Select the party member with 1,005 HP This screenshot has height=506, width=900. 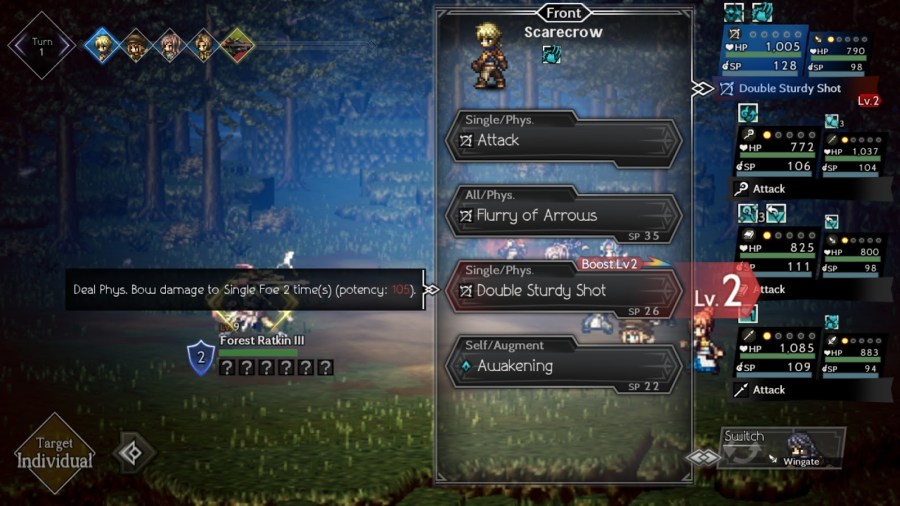coord(761,57)
